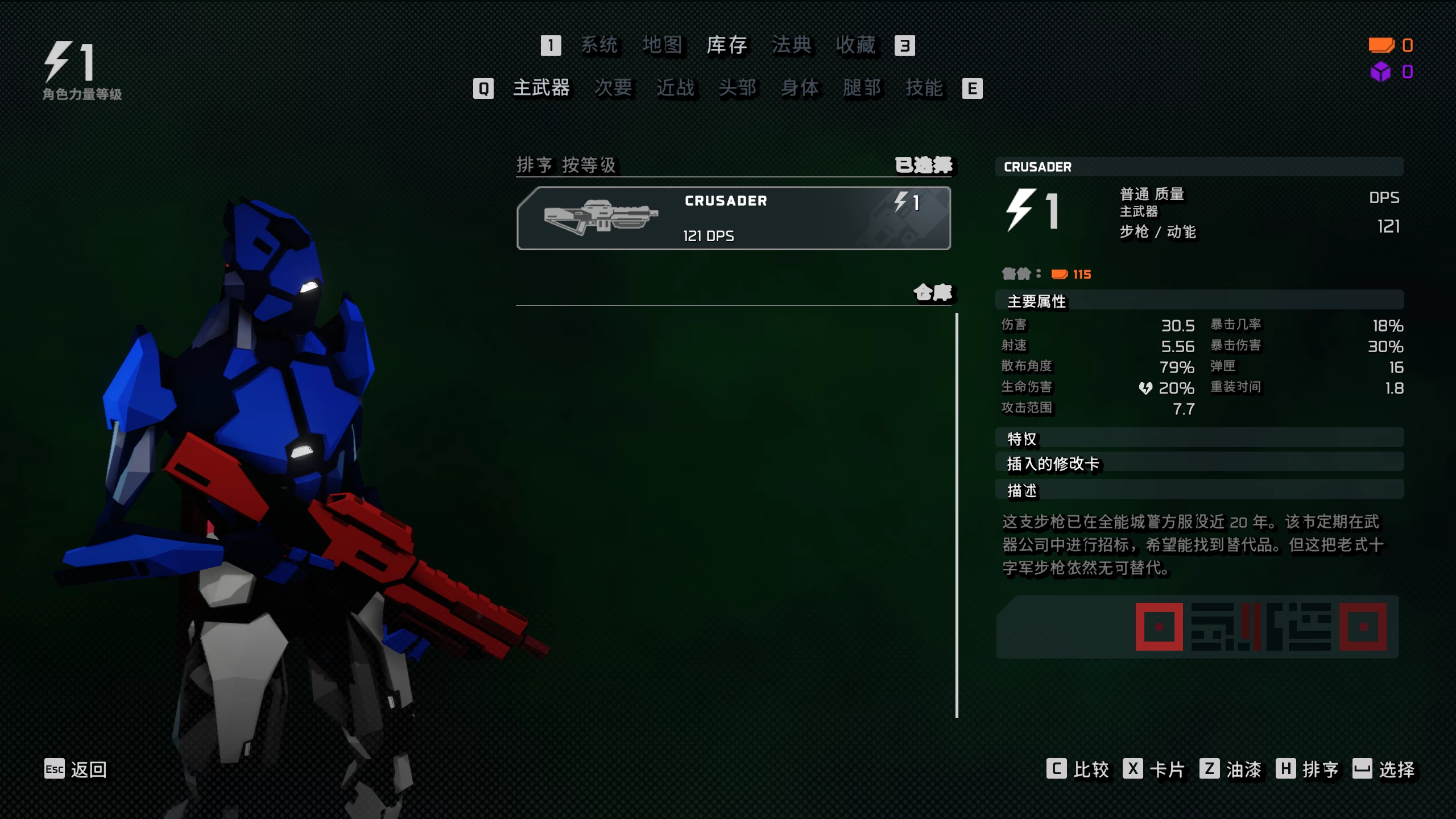Switch to the 地图 tab

[x=664, y=45]
